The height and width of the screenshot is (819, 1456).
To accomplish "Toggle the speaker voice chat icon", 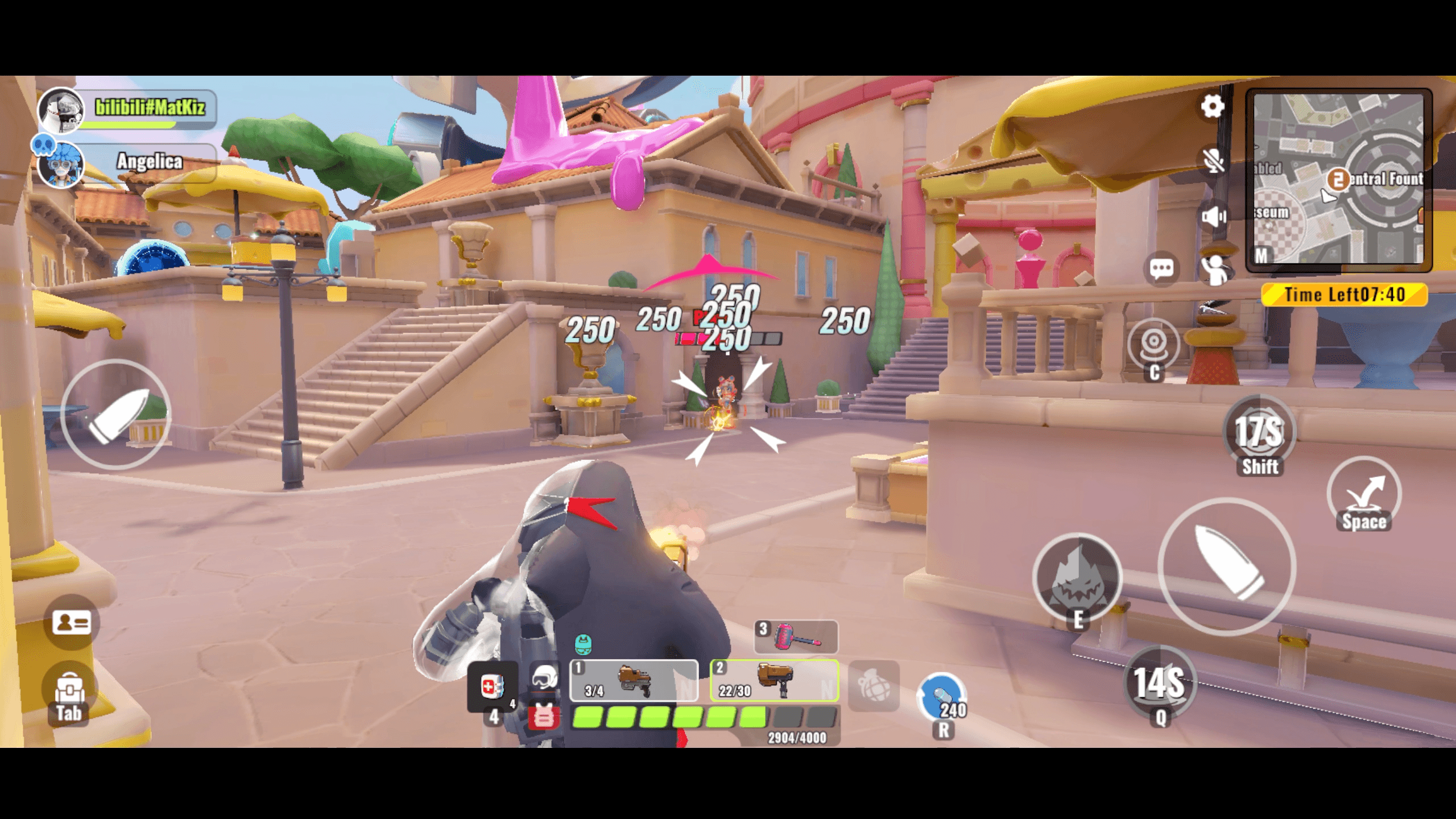I will pyautogui.click(x=1213, y=217).
